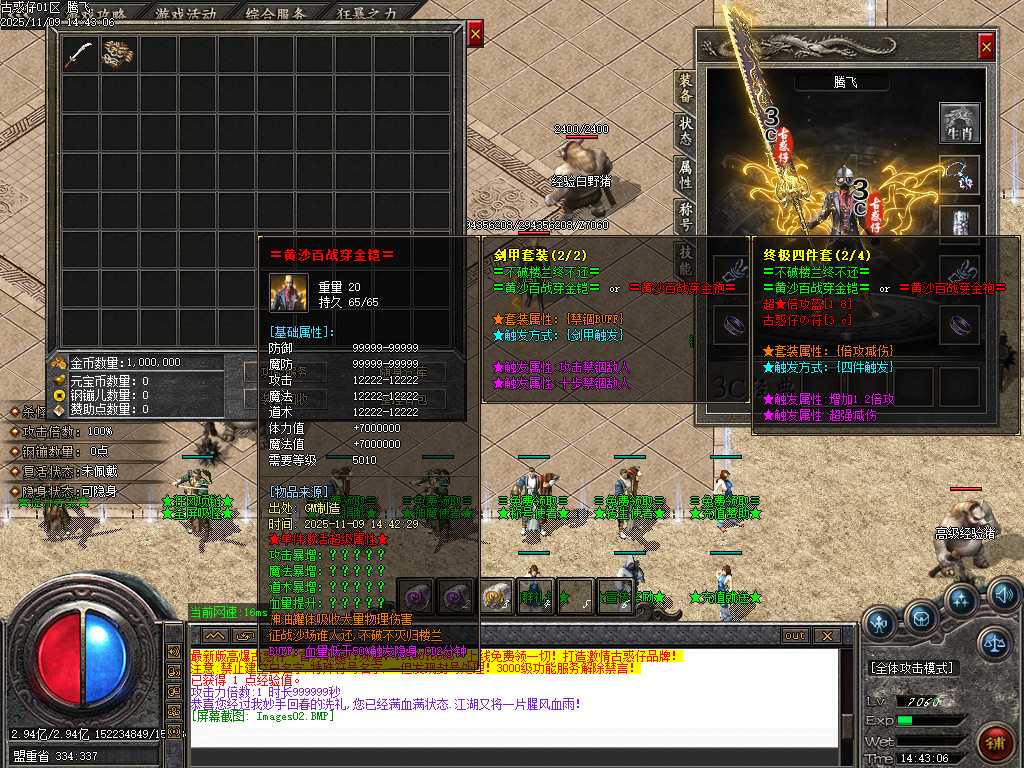This screenshot has width=1024, height=768.
Task: Open the red 铺 shop button
Action: 996,743
